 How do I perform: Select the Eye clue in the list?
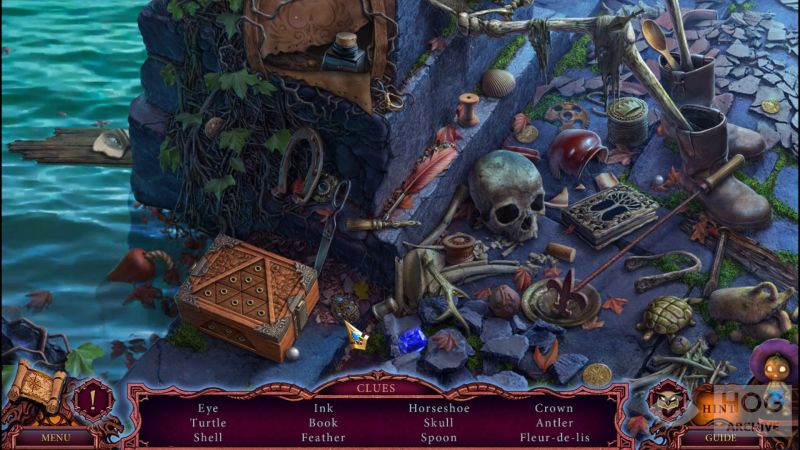(208, 408)
